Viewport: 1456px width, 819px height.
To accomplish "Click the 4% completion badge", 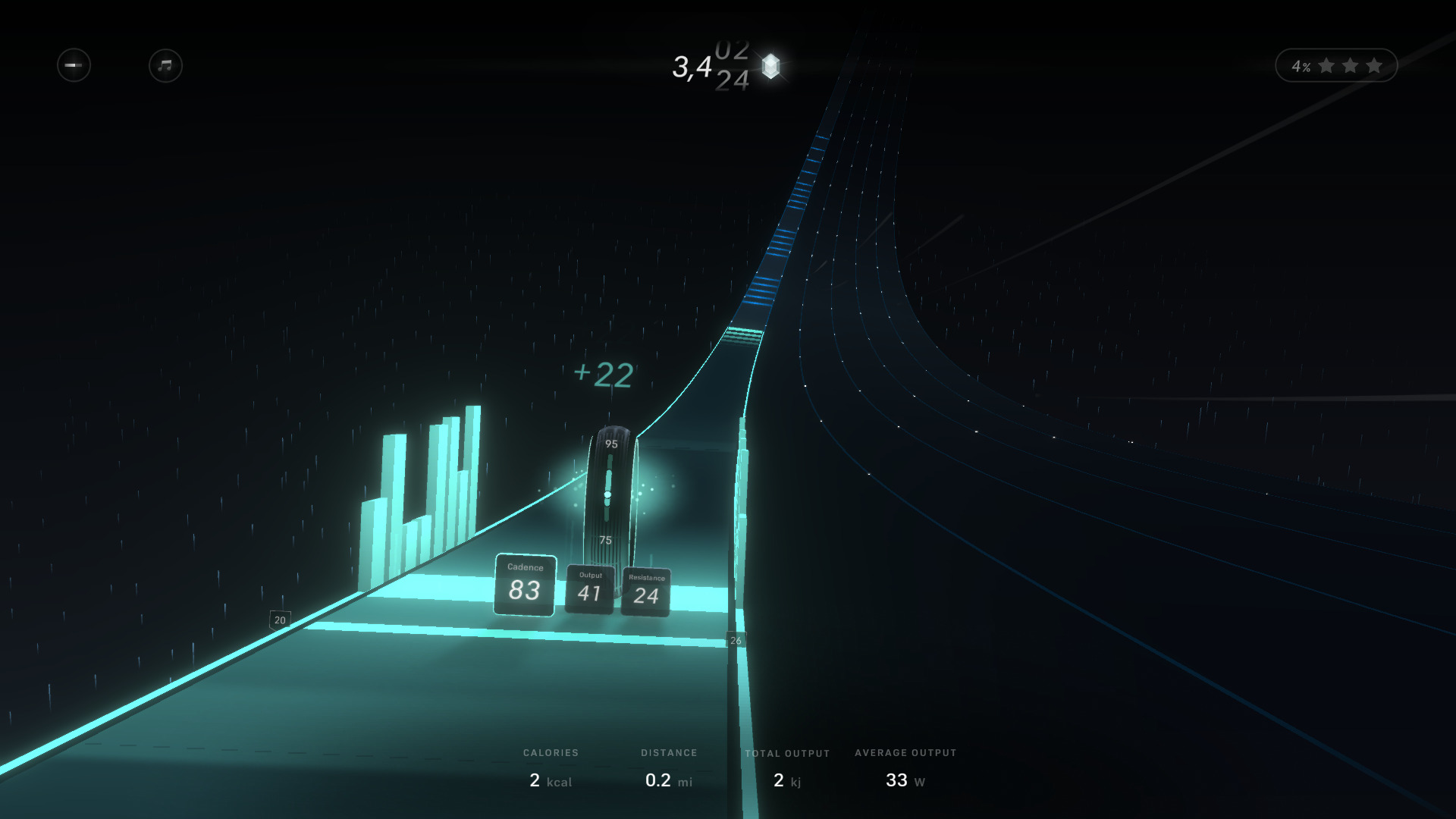I will (1301, 67).
